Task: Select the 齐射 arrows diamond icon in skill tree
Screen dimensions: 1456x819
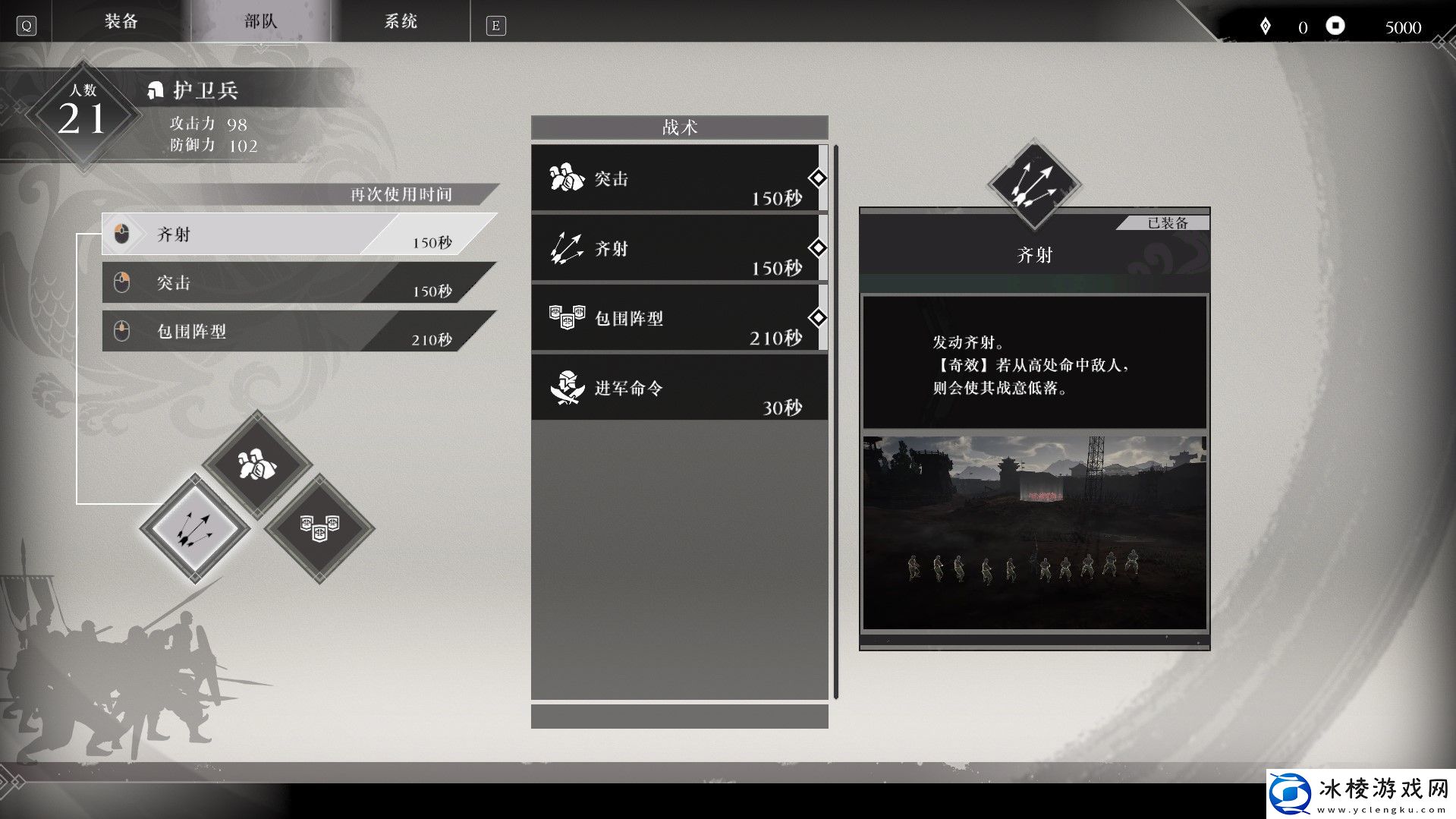Action: (193, 528)
